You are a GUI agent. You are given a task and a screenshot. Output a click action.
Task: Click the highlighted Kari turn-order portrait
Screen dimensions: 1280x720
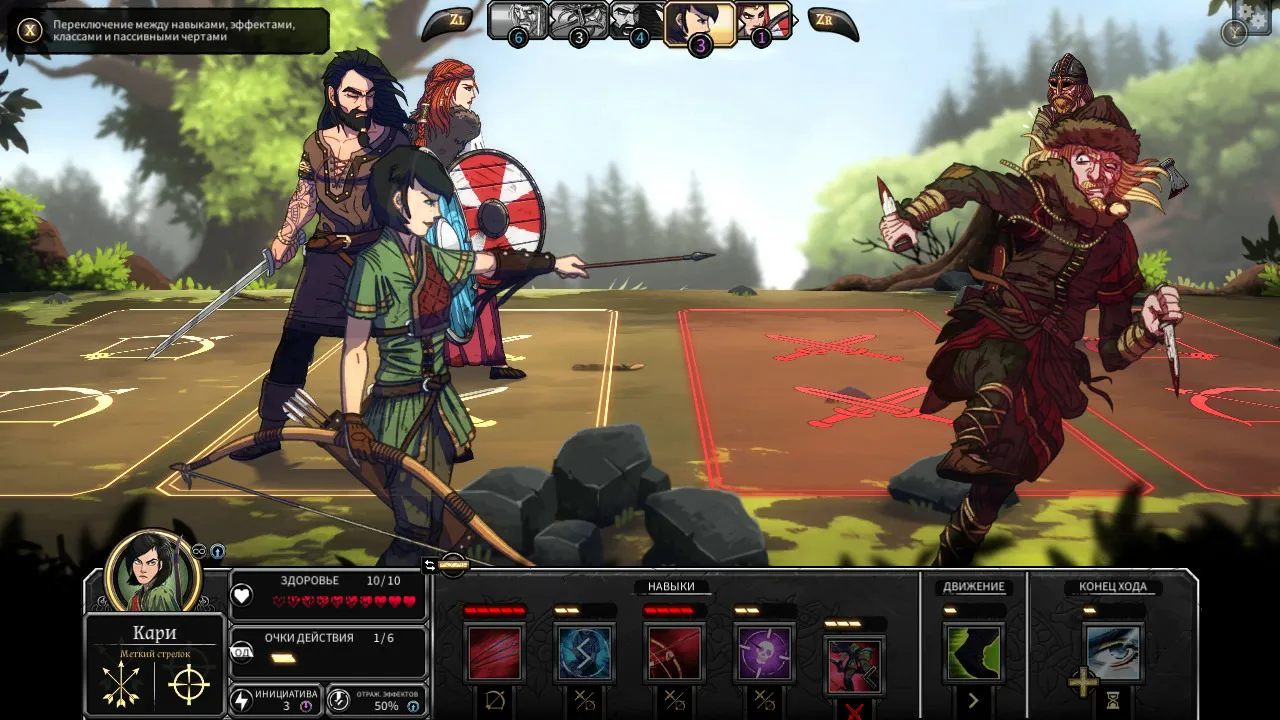pyautogui.click(x=700, y=23)
